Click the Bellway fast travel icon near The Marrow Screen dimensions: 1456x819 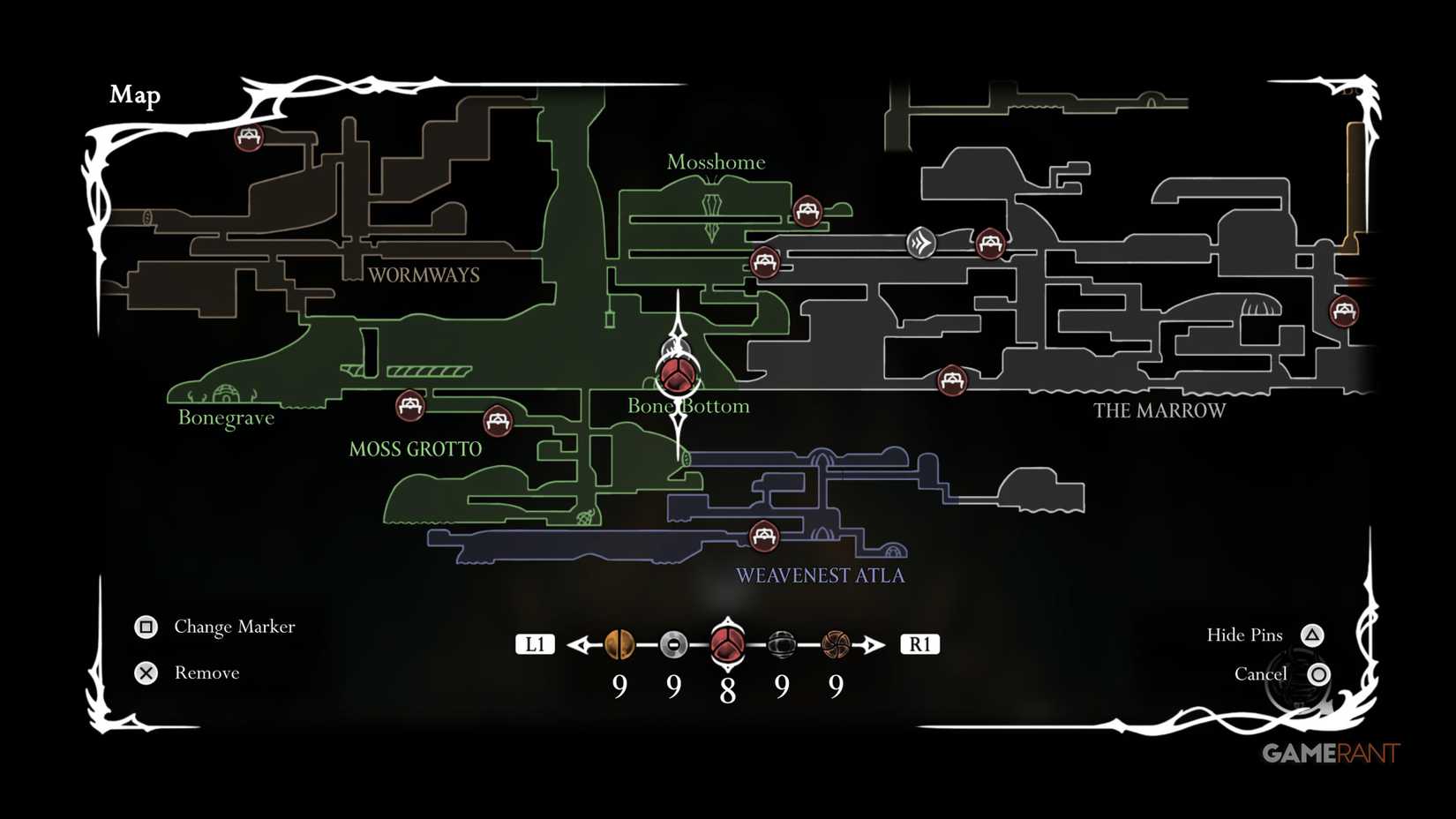pos(920,244)
